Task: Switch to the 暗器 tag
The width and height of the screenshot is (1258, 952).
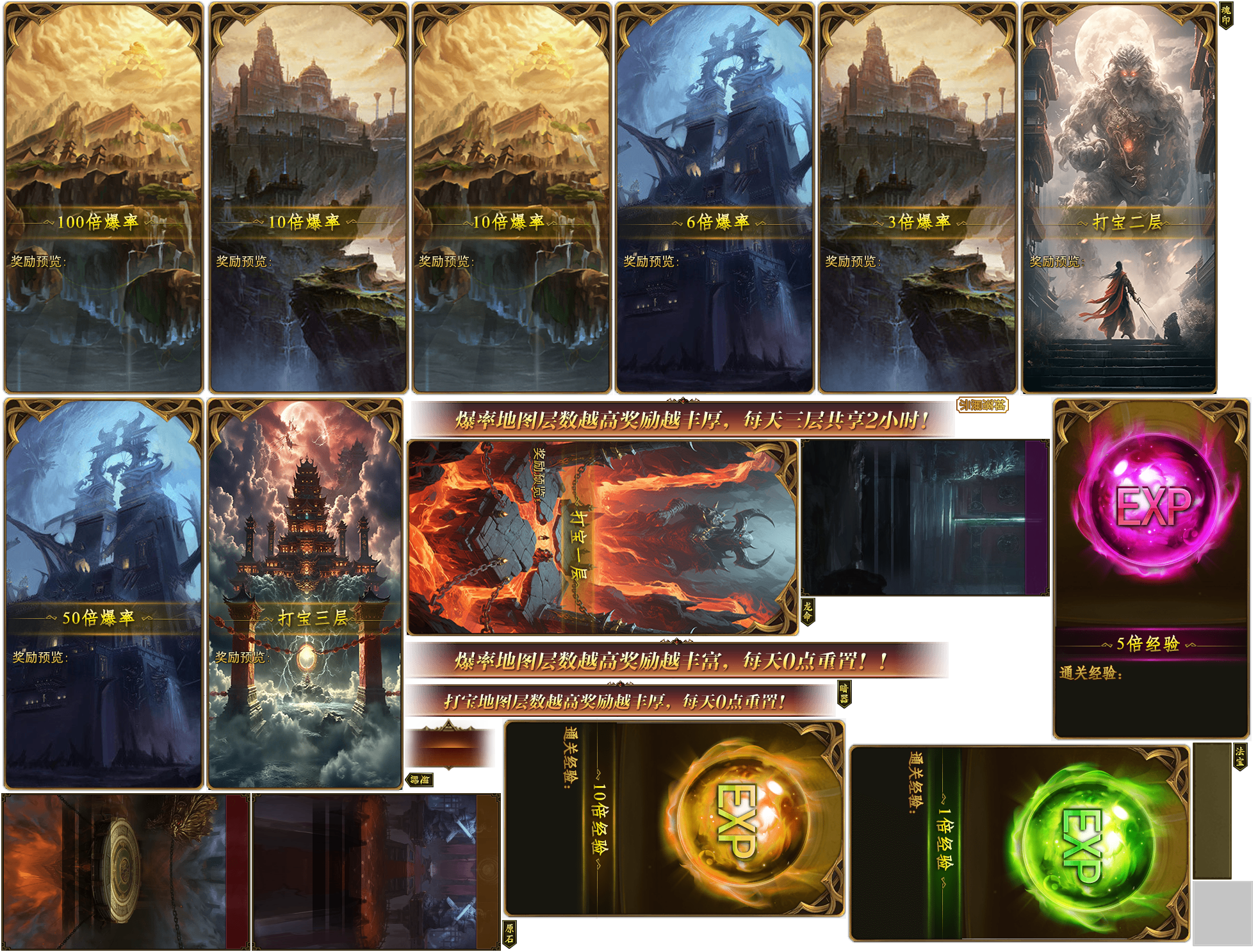Action: click(x=844, y=694)
